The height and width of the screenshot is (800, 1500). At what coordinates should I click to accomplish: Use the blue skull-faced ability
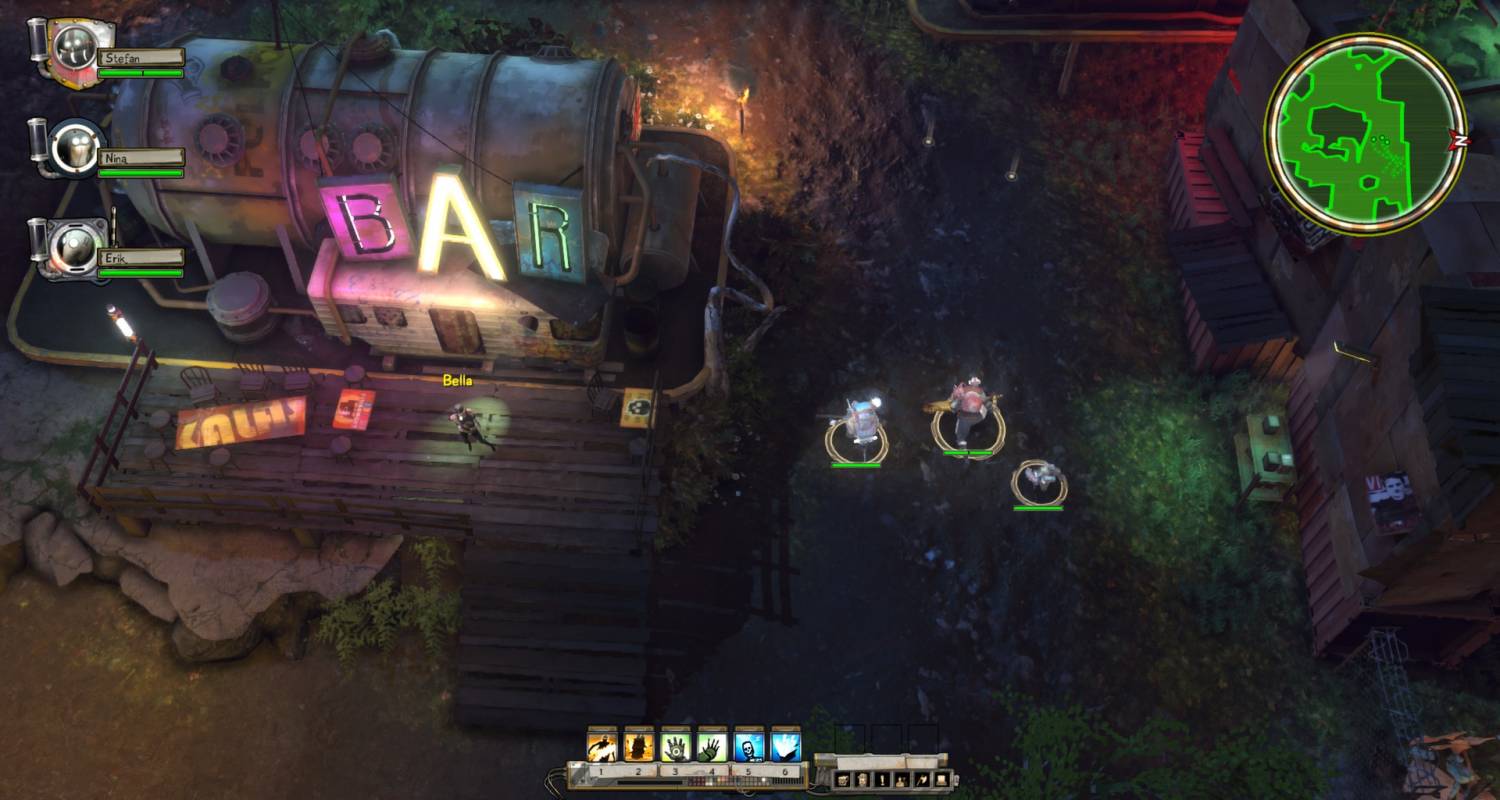[x=749, y=747]
